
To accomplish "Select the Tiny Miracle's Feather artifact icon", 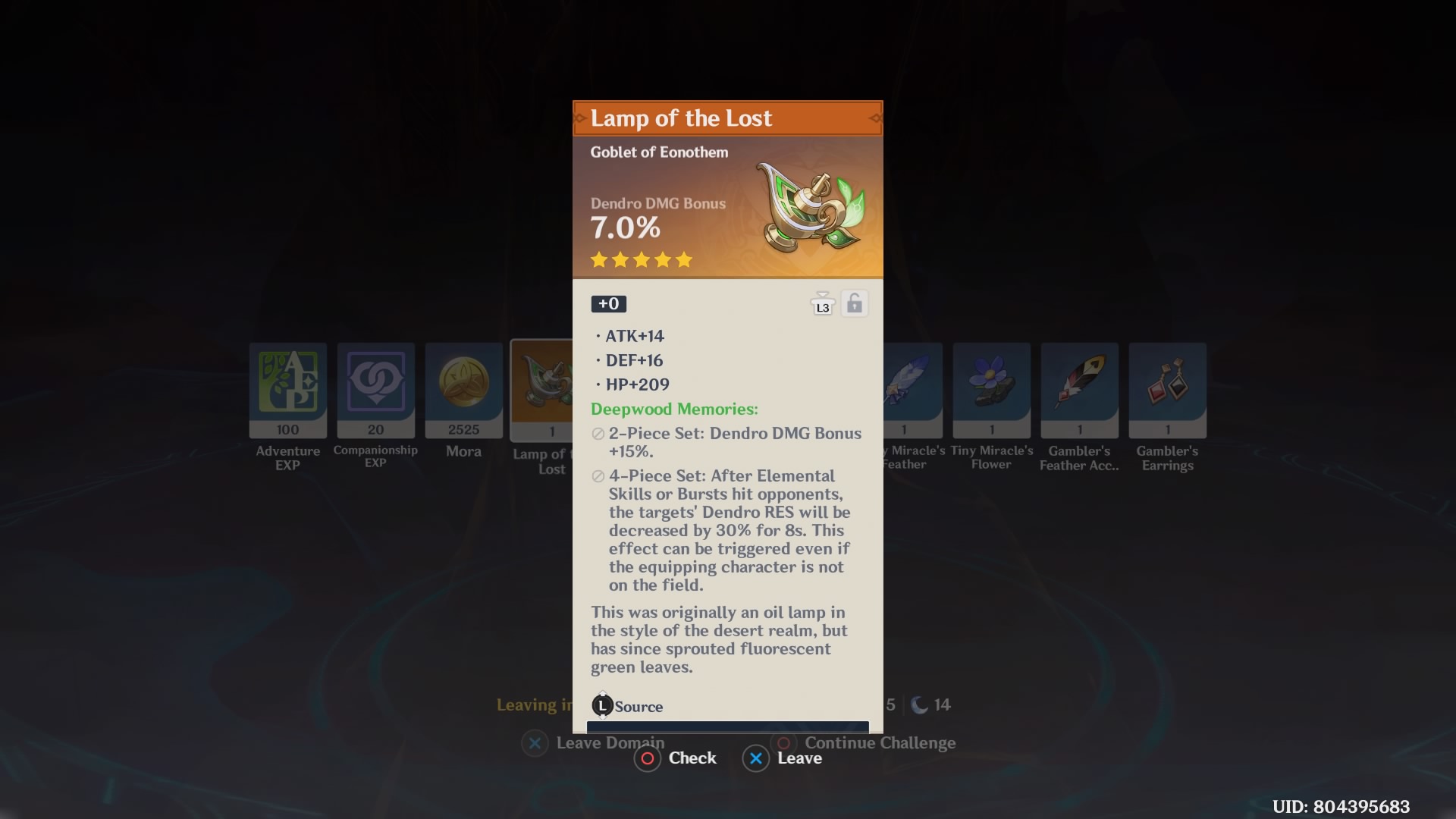I will click(x=912, y=388).
